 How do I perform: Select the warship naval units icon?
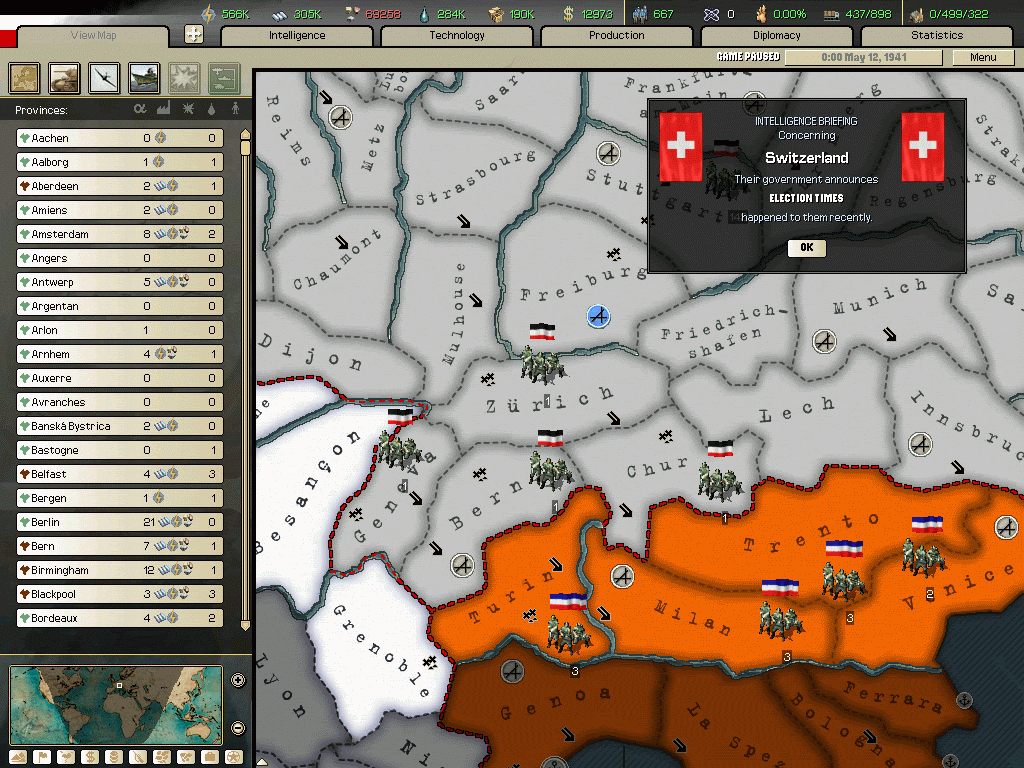(x=144, y=77)
